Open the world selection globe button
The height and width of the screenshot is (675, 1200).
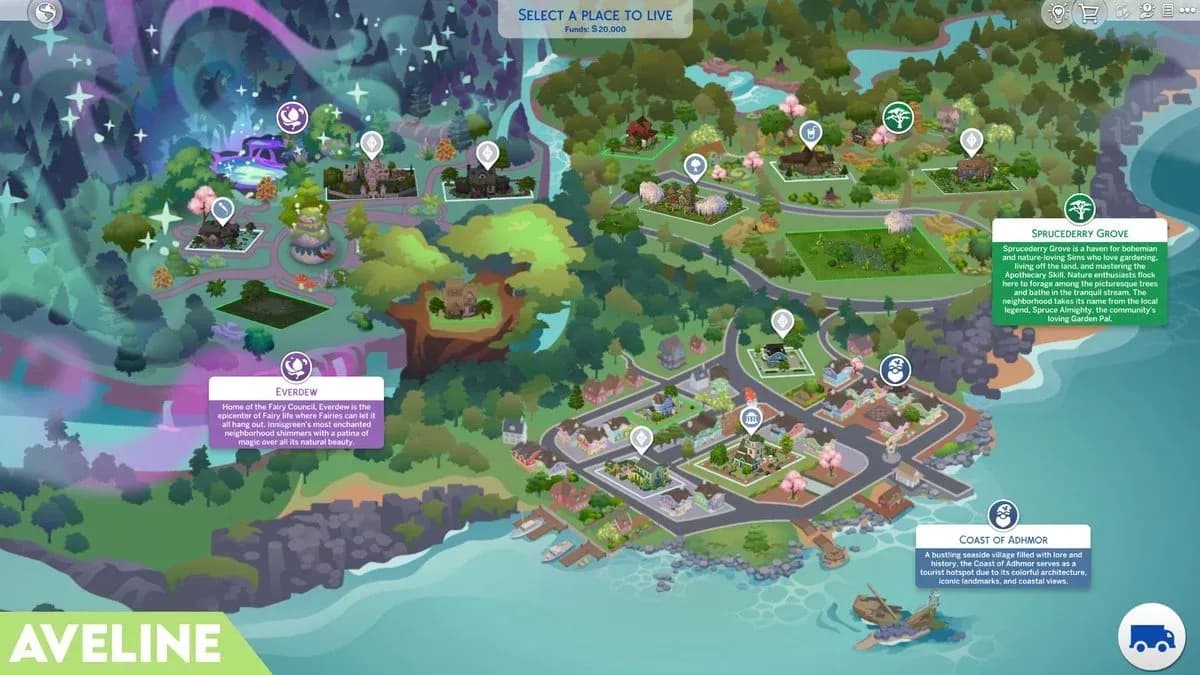click(x=43, y=14)
